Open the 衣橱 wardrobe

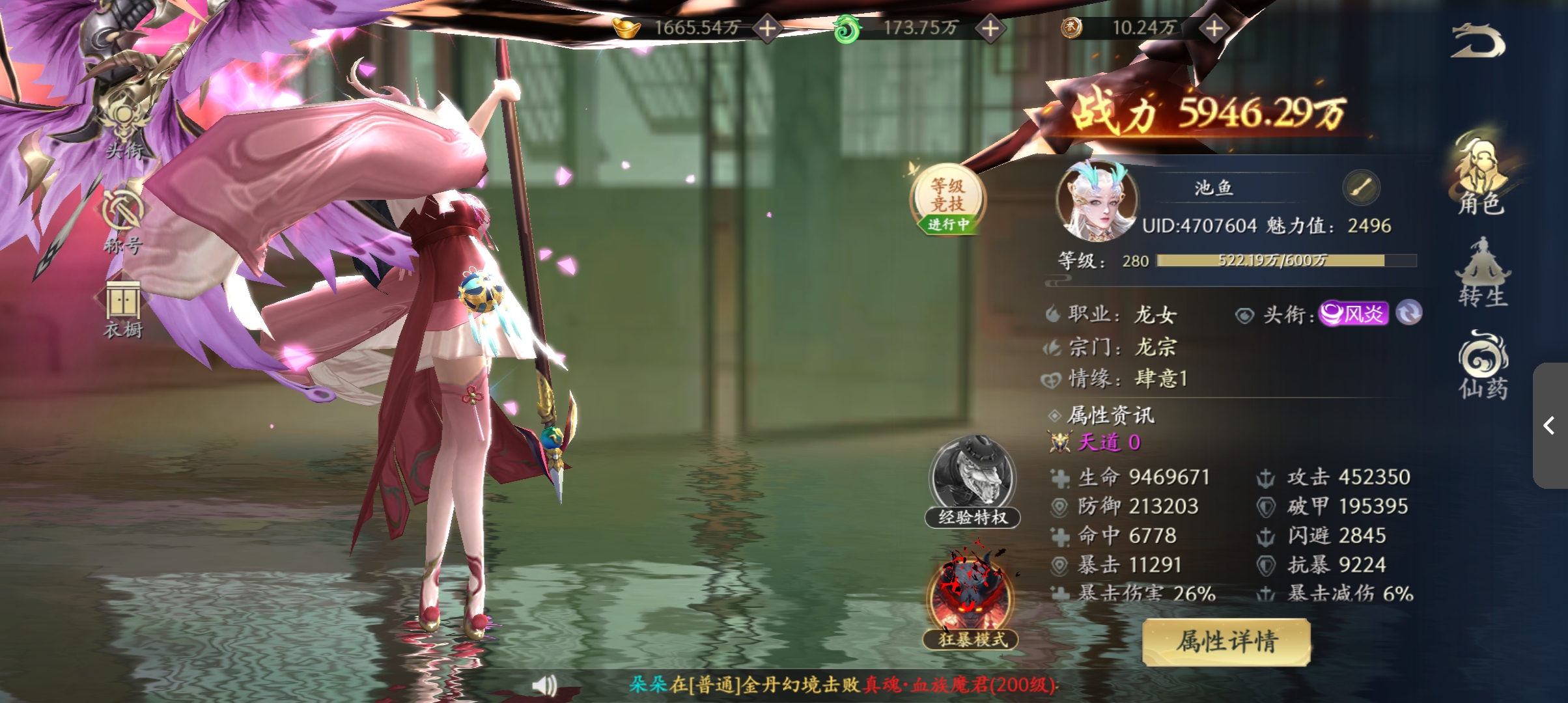coord(123,310)
